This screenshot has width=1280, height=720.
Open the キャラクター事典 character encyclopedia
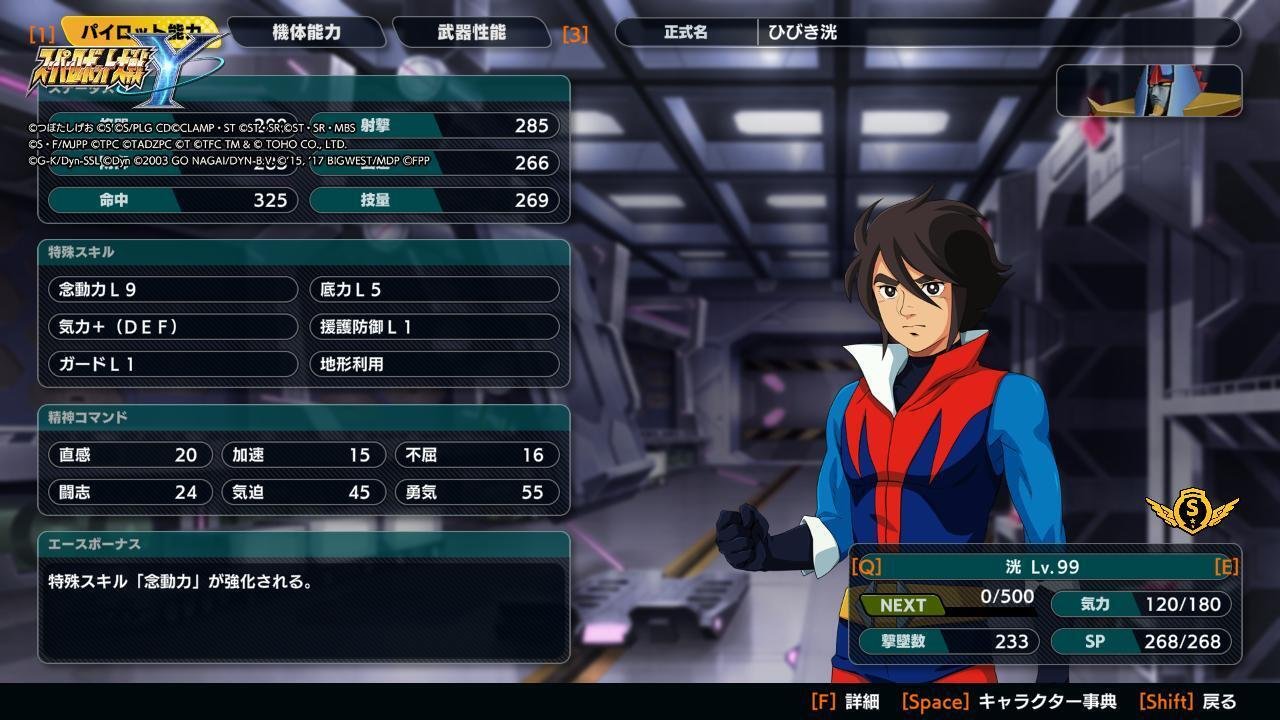(1008, 702)
